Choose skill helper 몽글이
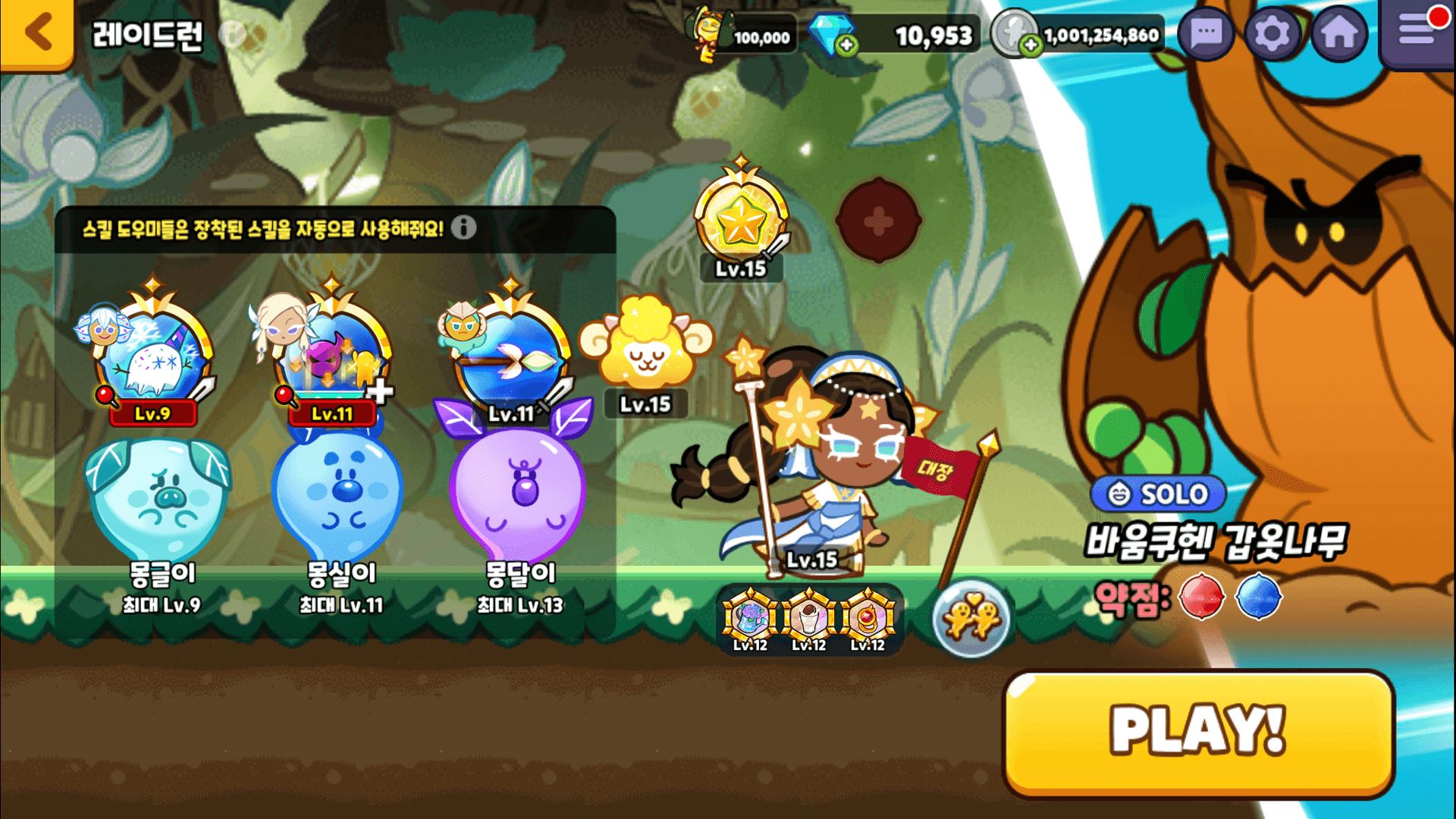The width and height of the screenshot is (1456, 819). (x=161, y=500)
